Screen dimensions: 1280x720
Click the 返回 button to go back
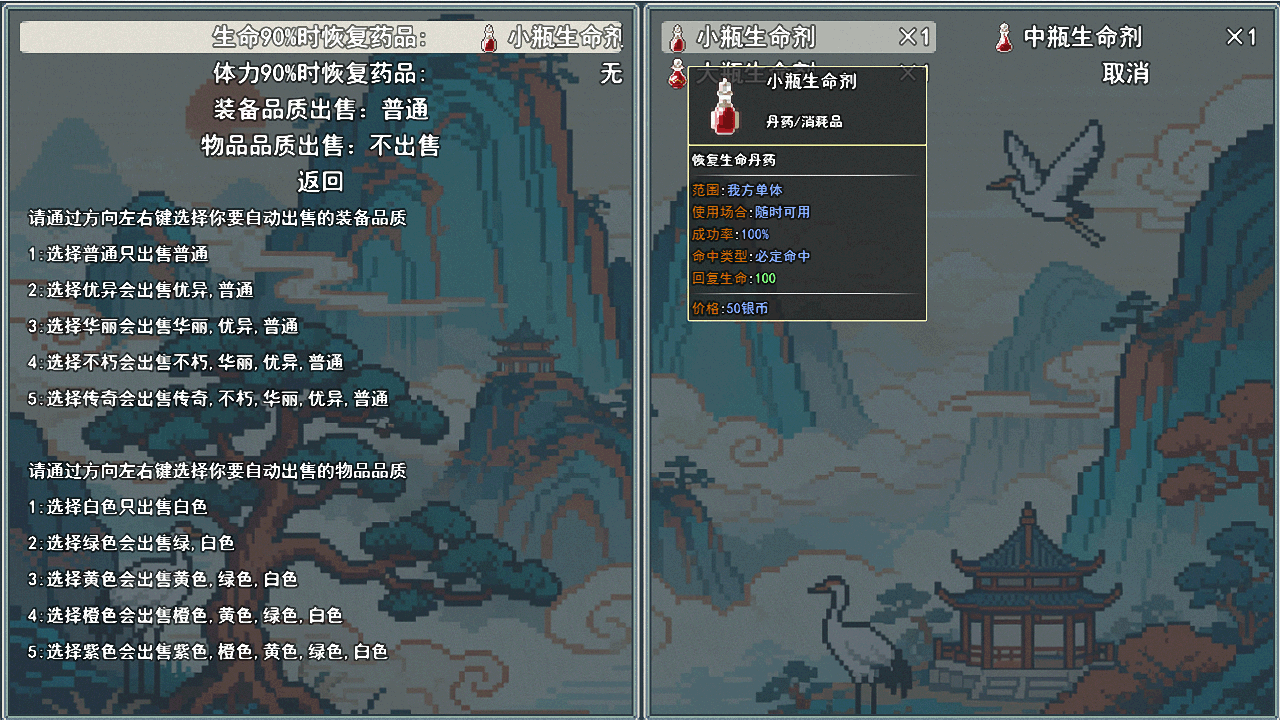[321, 181]
